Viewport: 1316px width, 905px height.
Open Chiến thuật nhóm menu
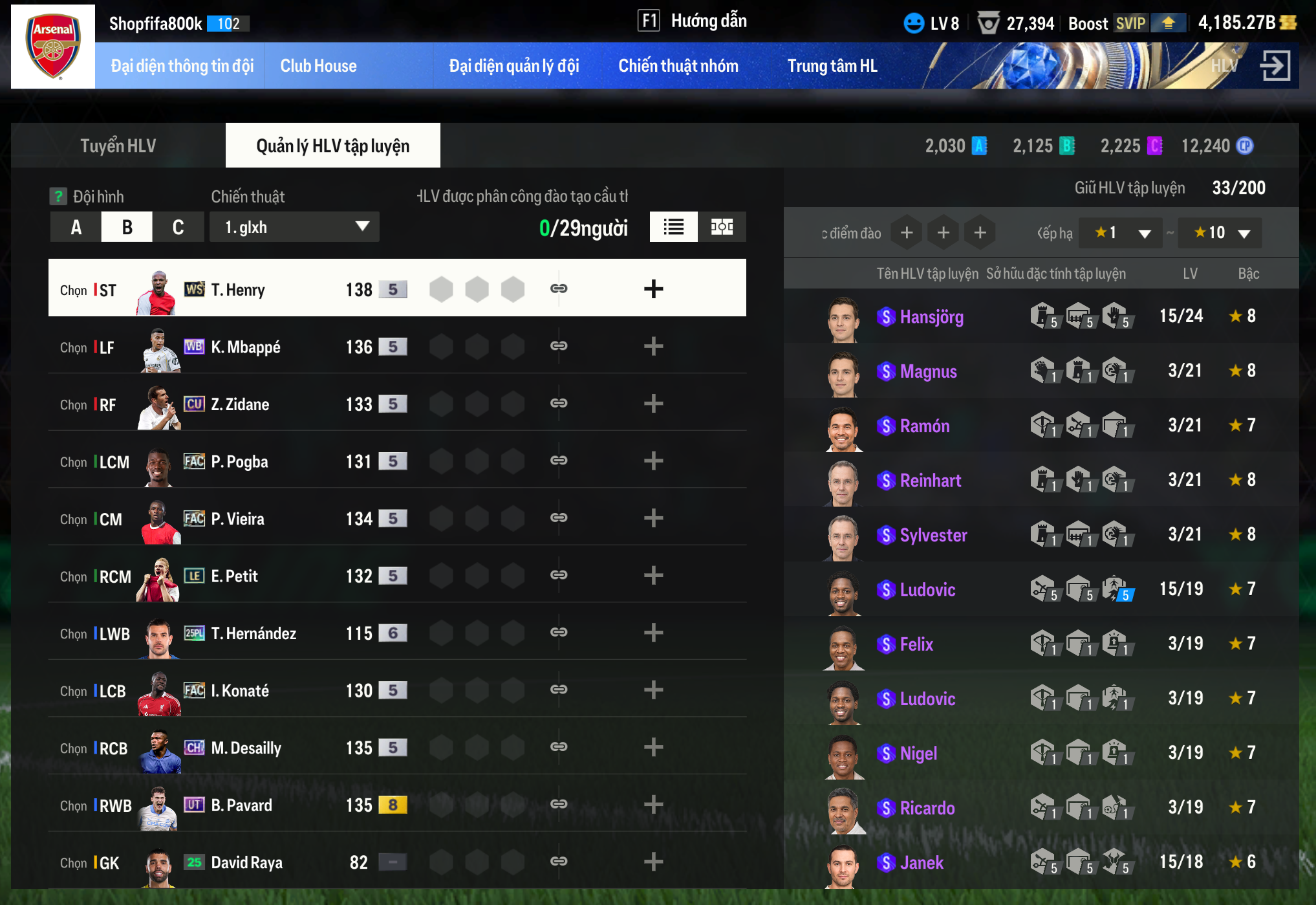pos(678,66)
